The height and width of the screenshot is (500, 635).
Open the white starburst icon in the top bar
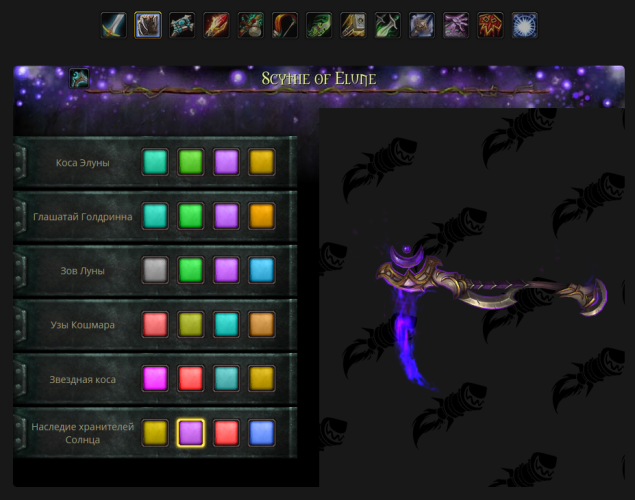pyautogui.click(x=525, y=25)
